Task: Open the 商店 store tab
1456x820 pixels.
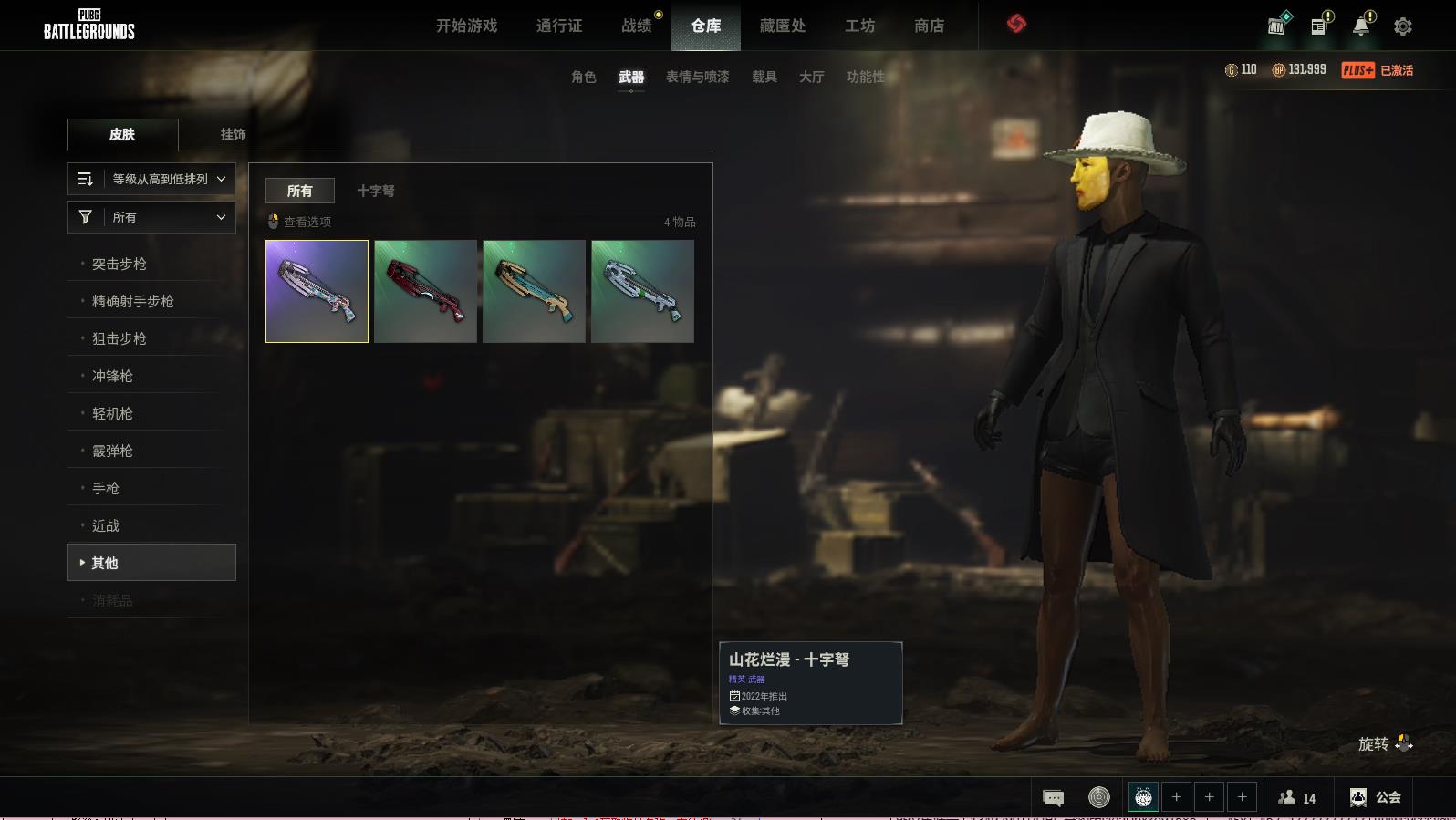Action: point(929,26)
